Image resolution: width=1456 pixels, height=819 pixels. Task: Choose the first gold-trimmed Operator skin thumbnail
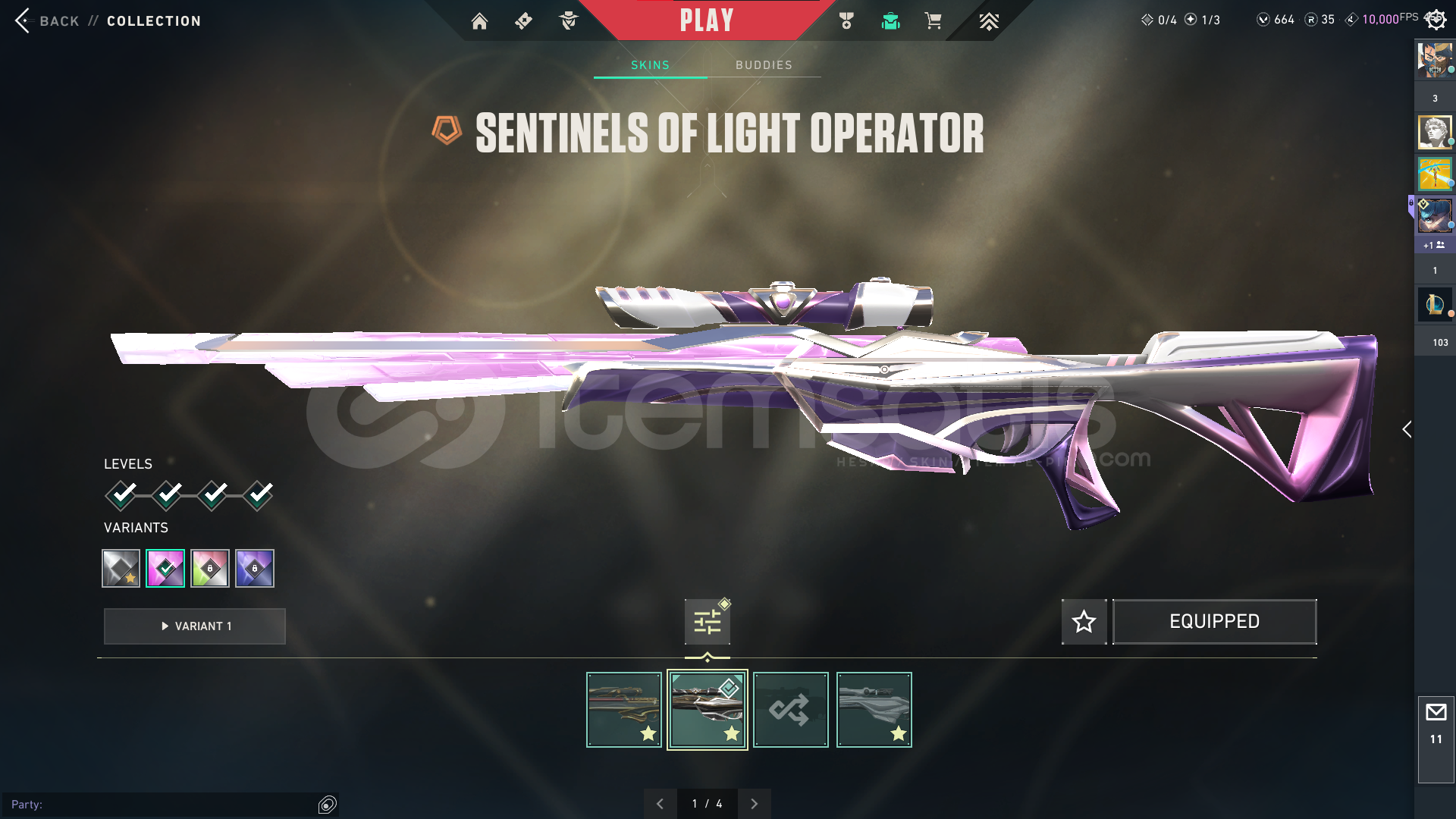(x=623, y=710)
